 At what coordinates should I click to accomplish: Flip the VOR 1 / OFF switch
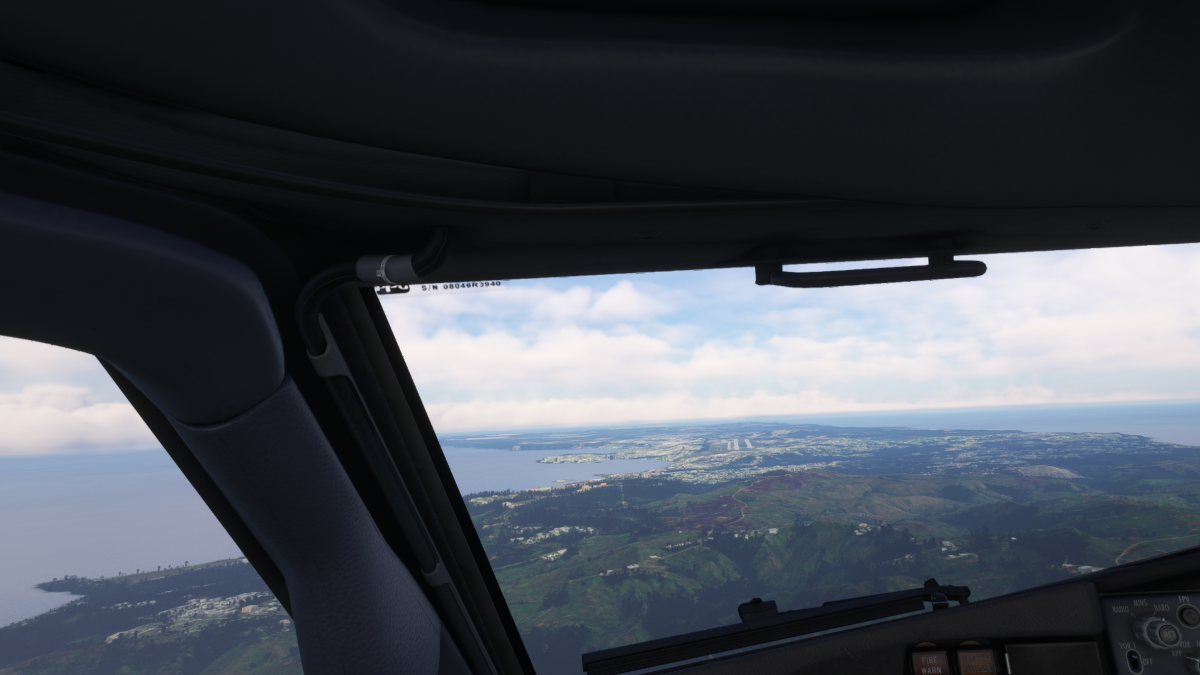(x=1132, y=660)
